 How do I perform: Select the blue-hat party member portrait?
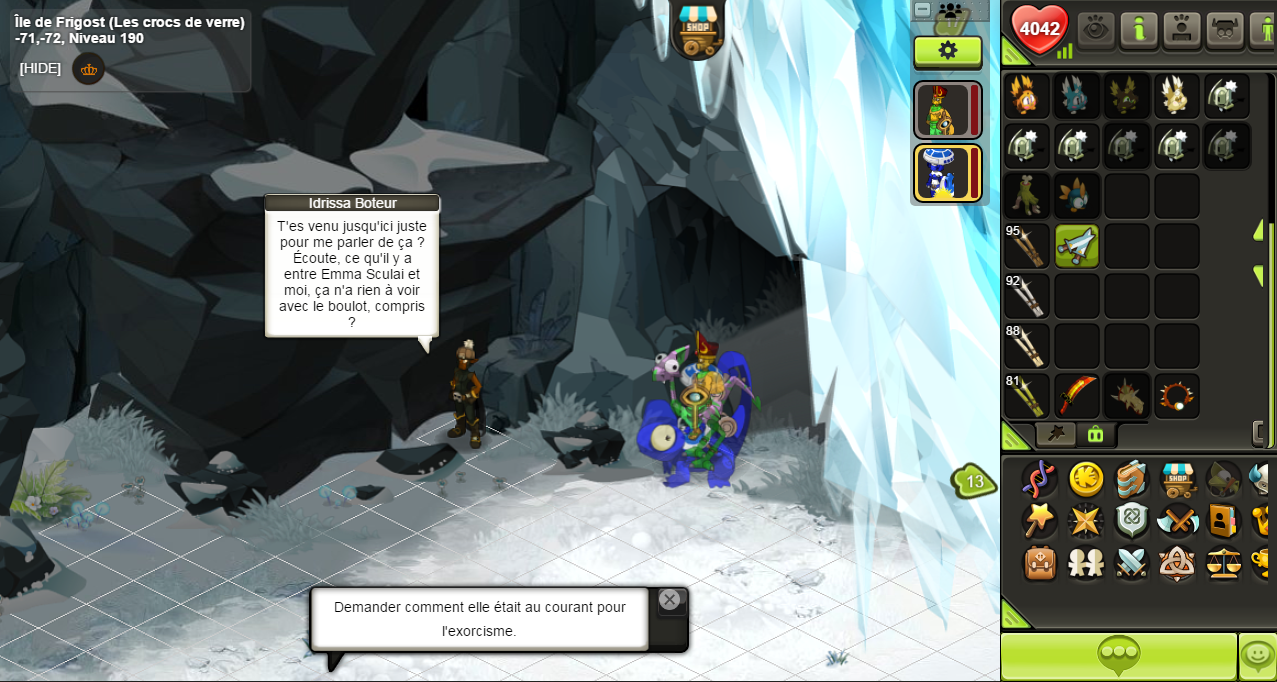(942, 173)
